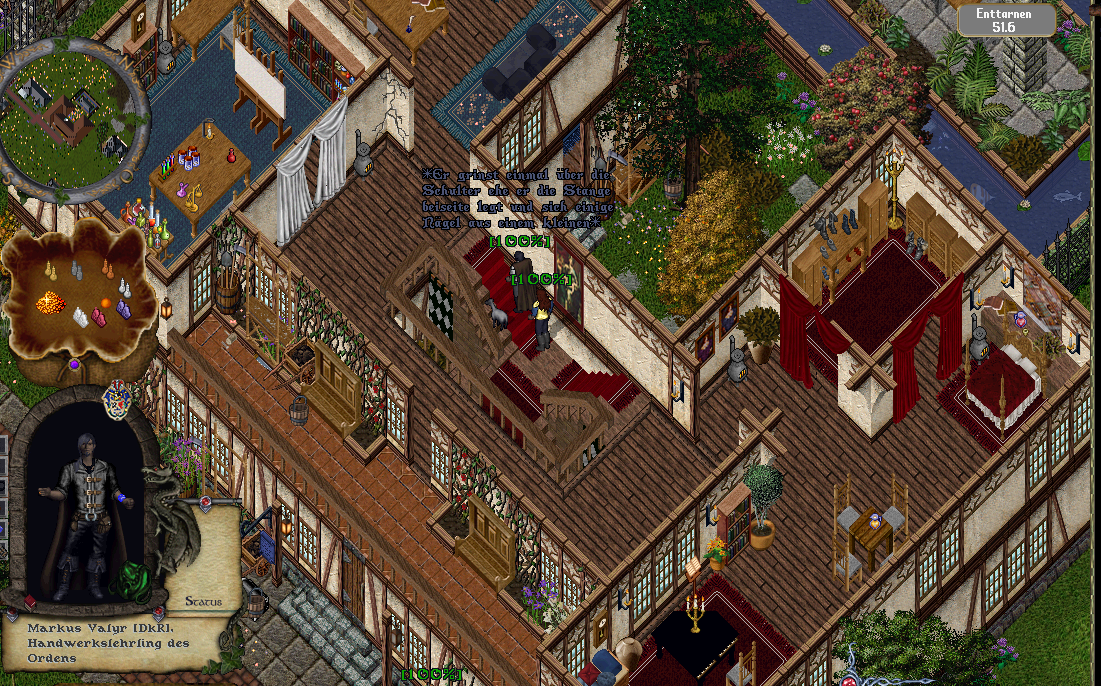Choose the purple crystals in the bag

pyautogui.click(x=123, y=309)
